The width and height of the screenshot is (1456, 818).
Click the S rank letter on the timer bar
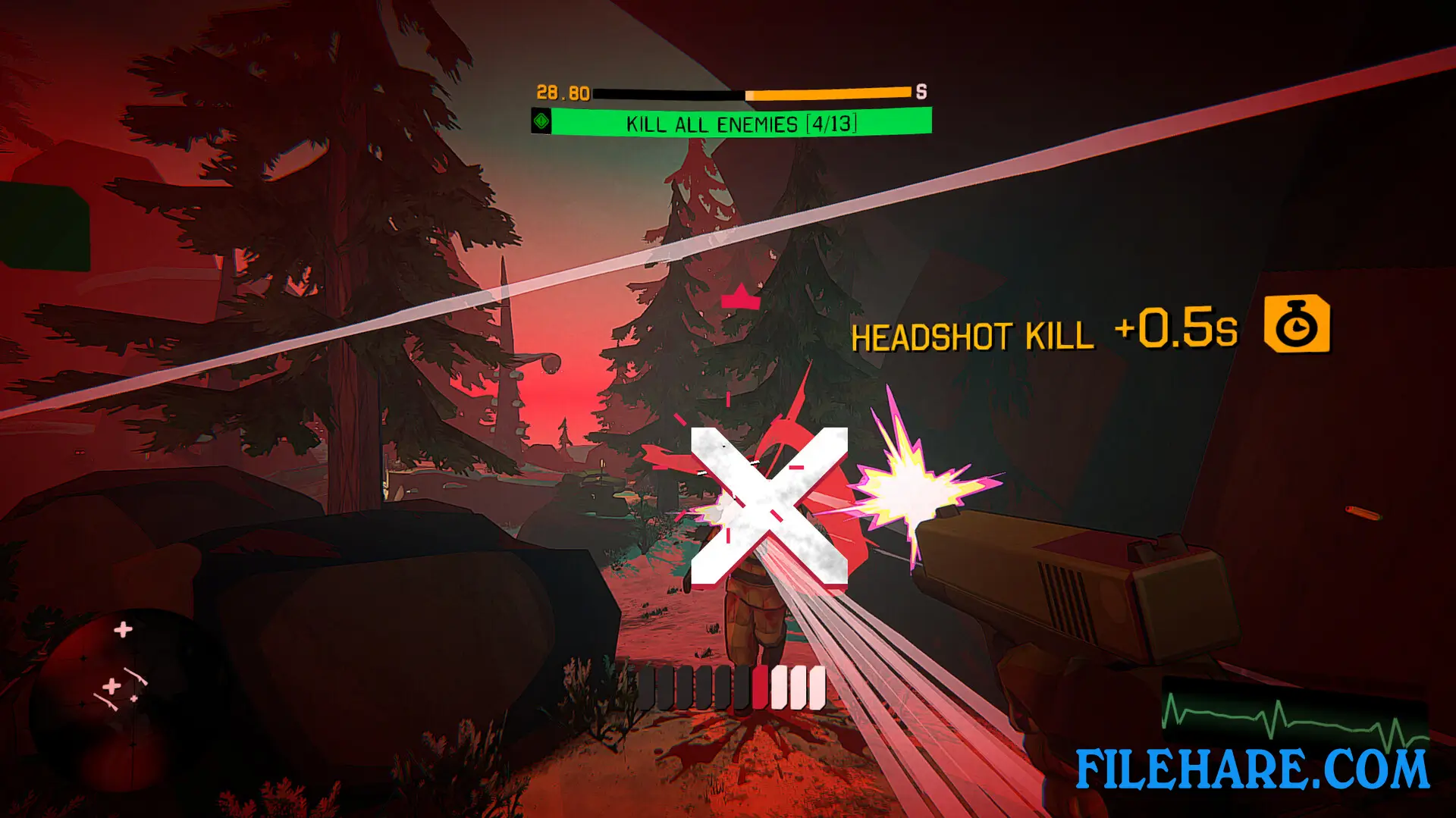point(921,93)
